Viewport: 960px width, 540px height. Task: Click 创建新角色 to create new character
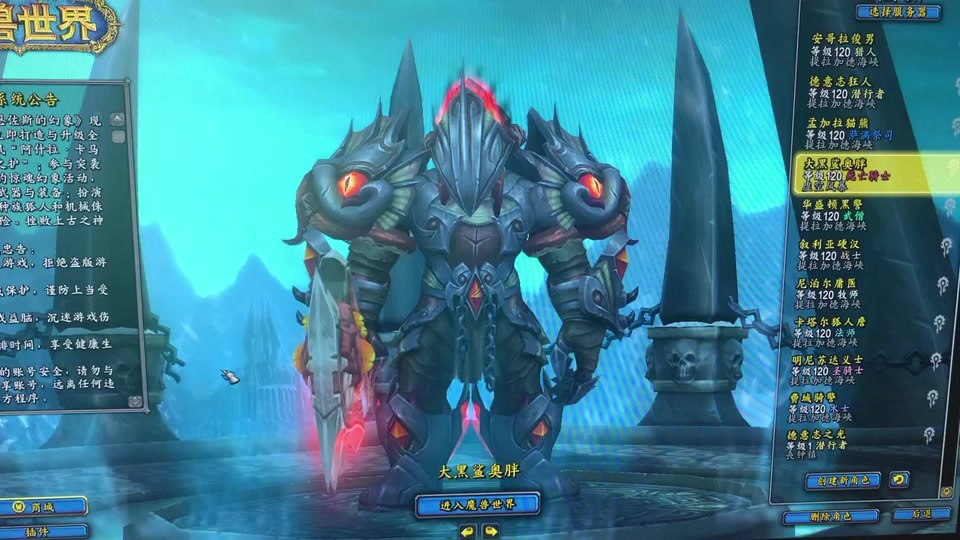coord(843,481)
